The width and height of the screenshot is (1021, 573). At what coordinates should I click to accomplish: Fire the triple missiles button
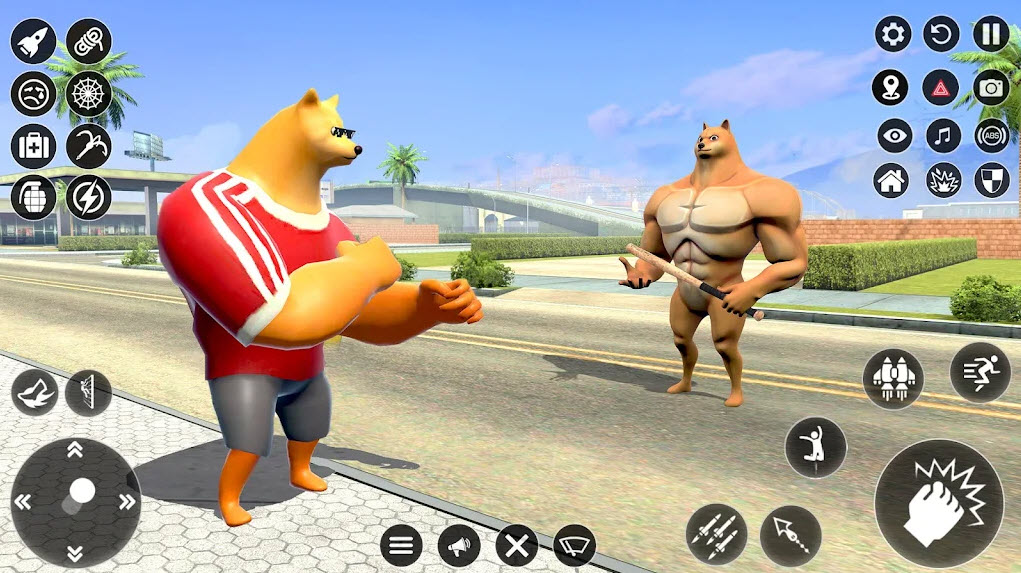tap(716, 534)
